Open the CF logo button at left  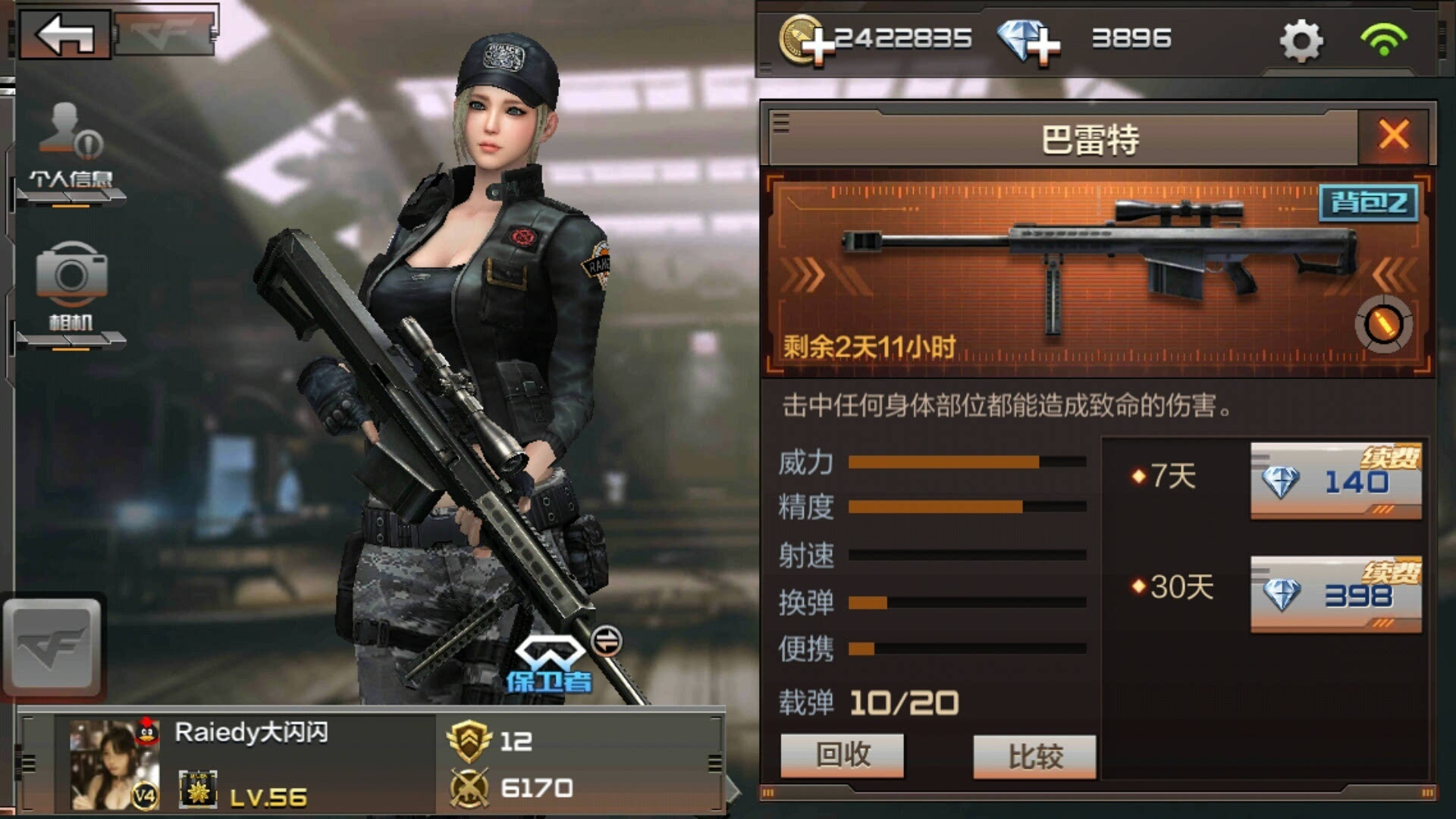point(52,647)
